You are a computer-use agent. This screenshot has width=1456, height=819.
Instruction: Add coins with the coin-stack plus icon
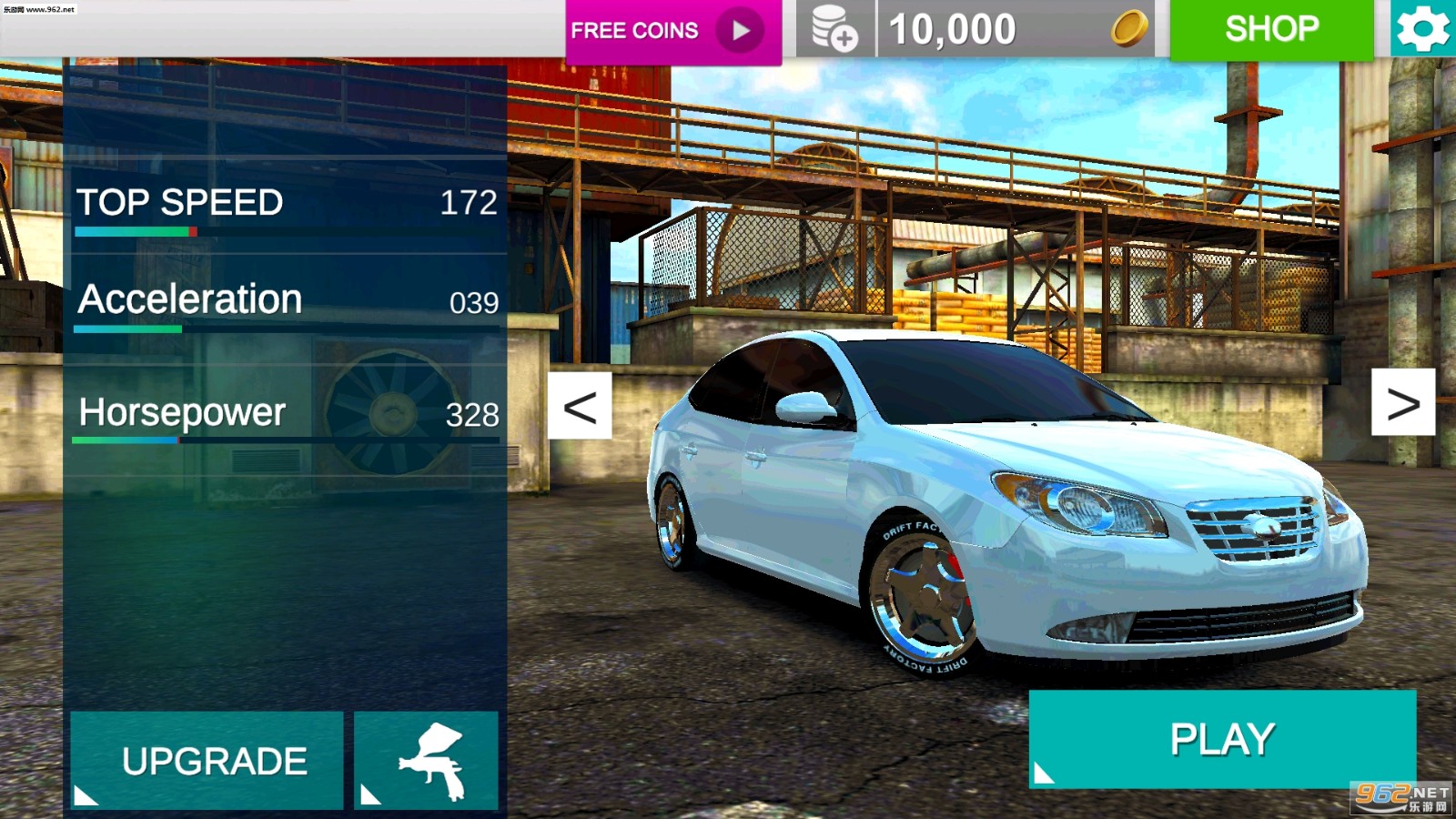[834, 29]
